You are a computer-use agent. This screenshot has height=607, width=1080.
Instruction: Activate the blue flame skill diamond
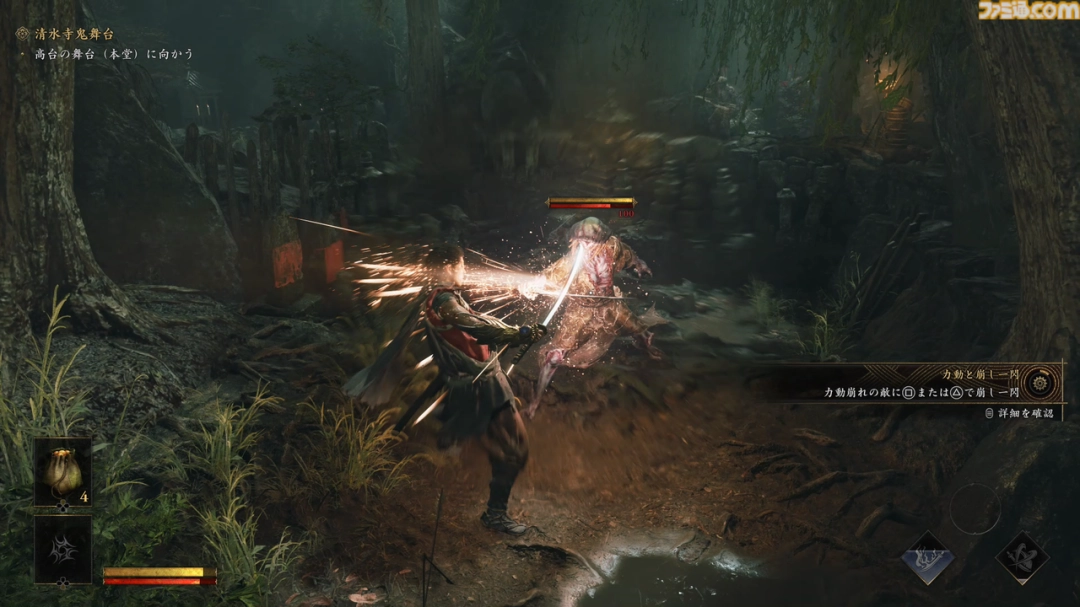point(928,558)
